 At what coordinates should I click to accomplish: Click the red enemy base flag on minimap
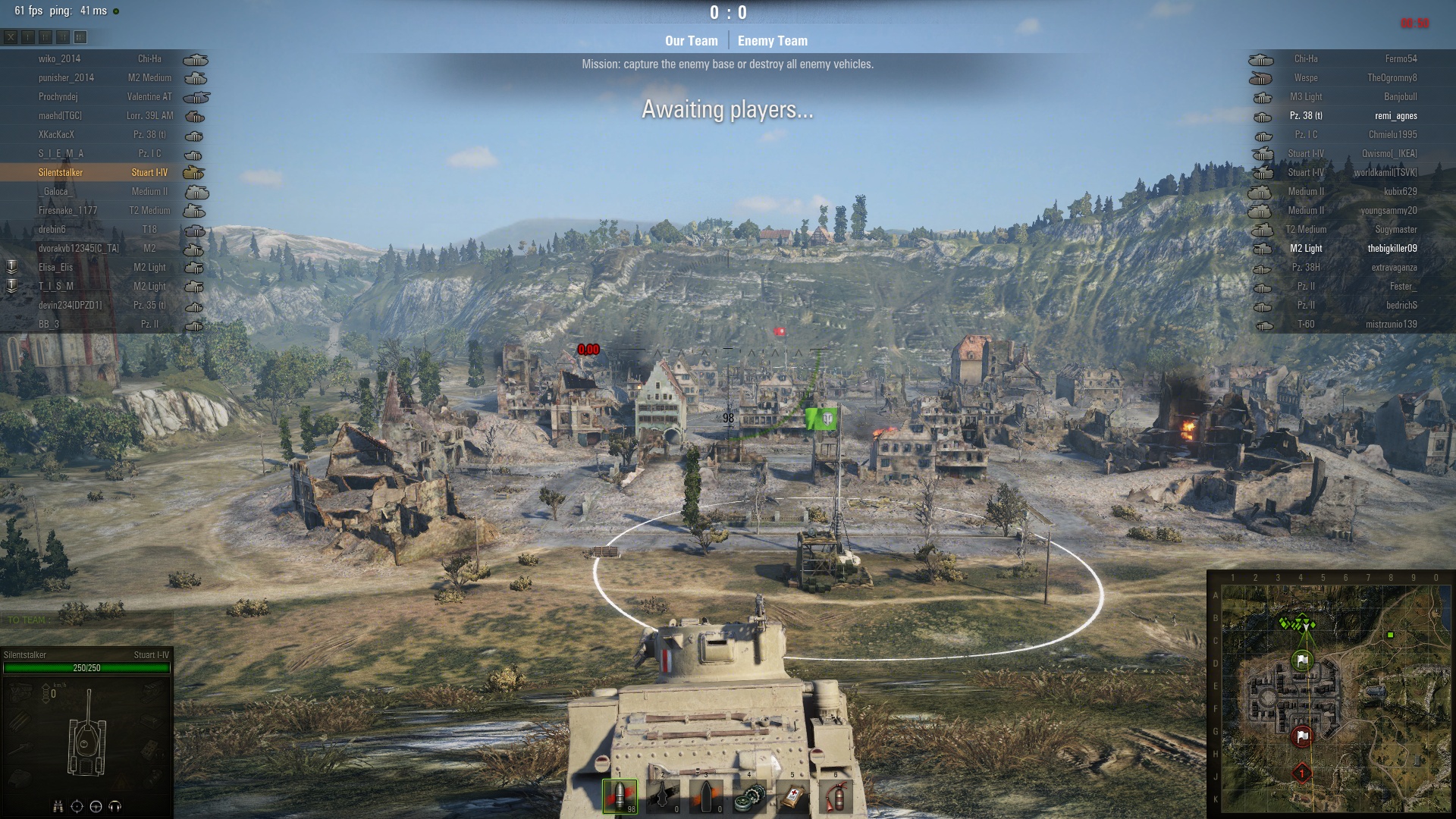pos(1302,736)
